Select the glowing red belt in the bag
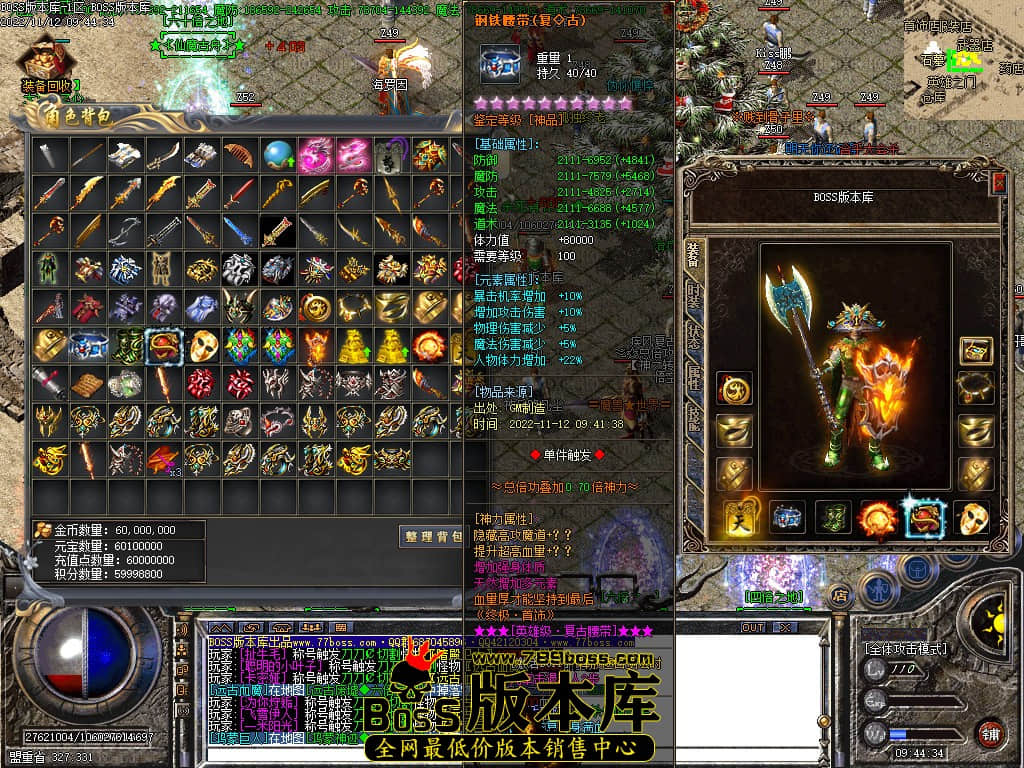 164,345
